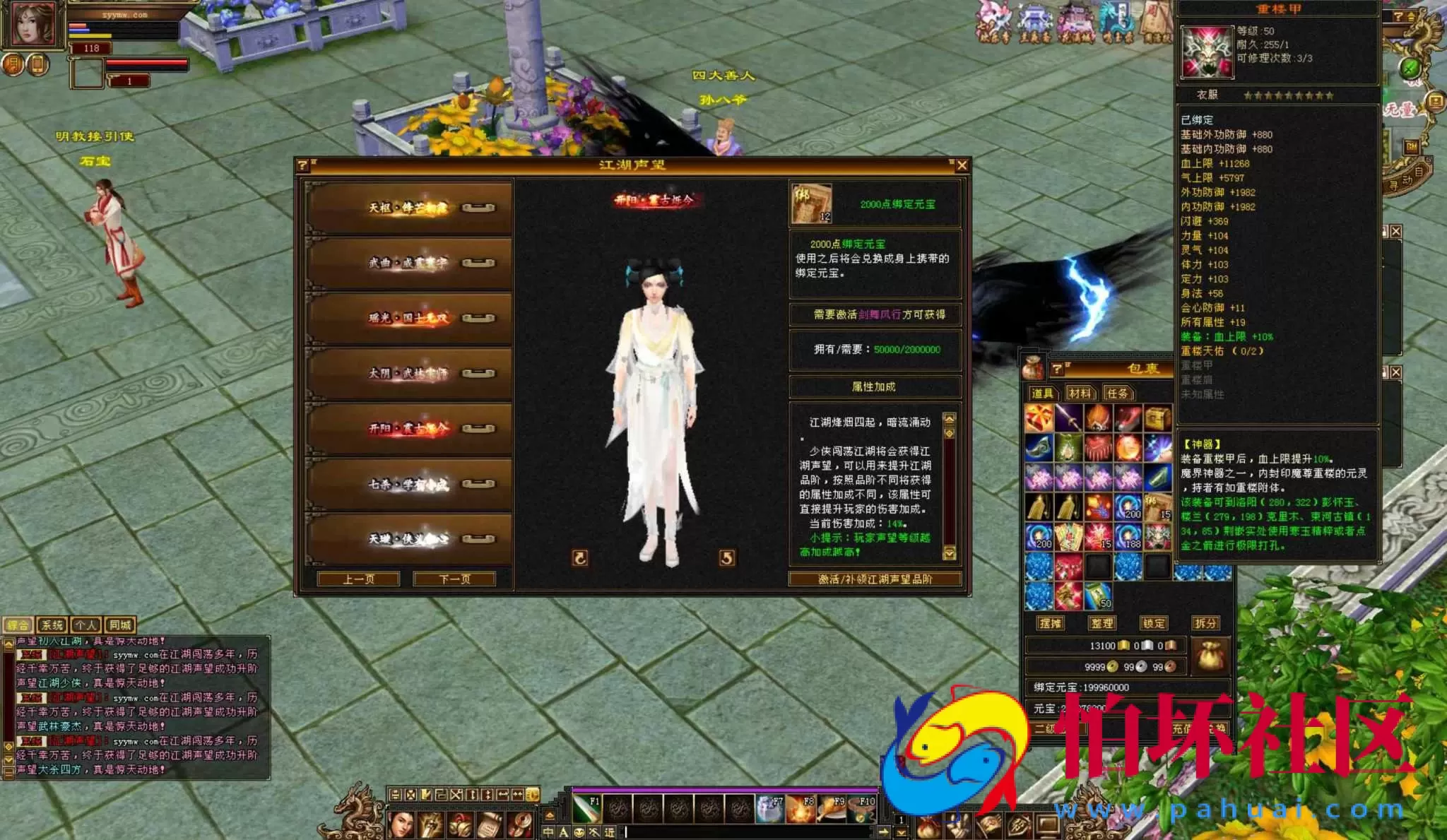1447x840 pixels.
Task: Click 整理 to sort the bag
Action: click(x=1102, y=623)
